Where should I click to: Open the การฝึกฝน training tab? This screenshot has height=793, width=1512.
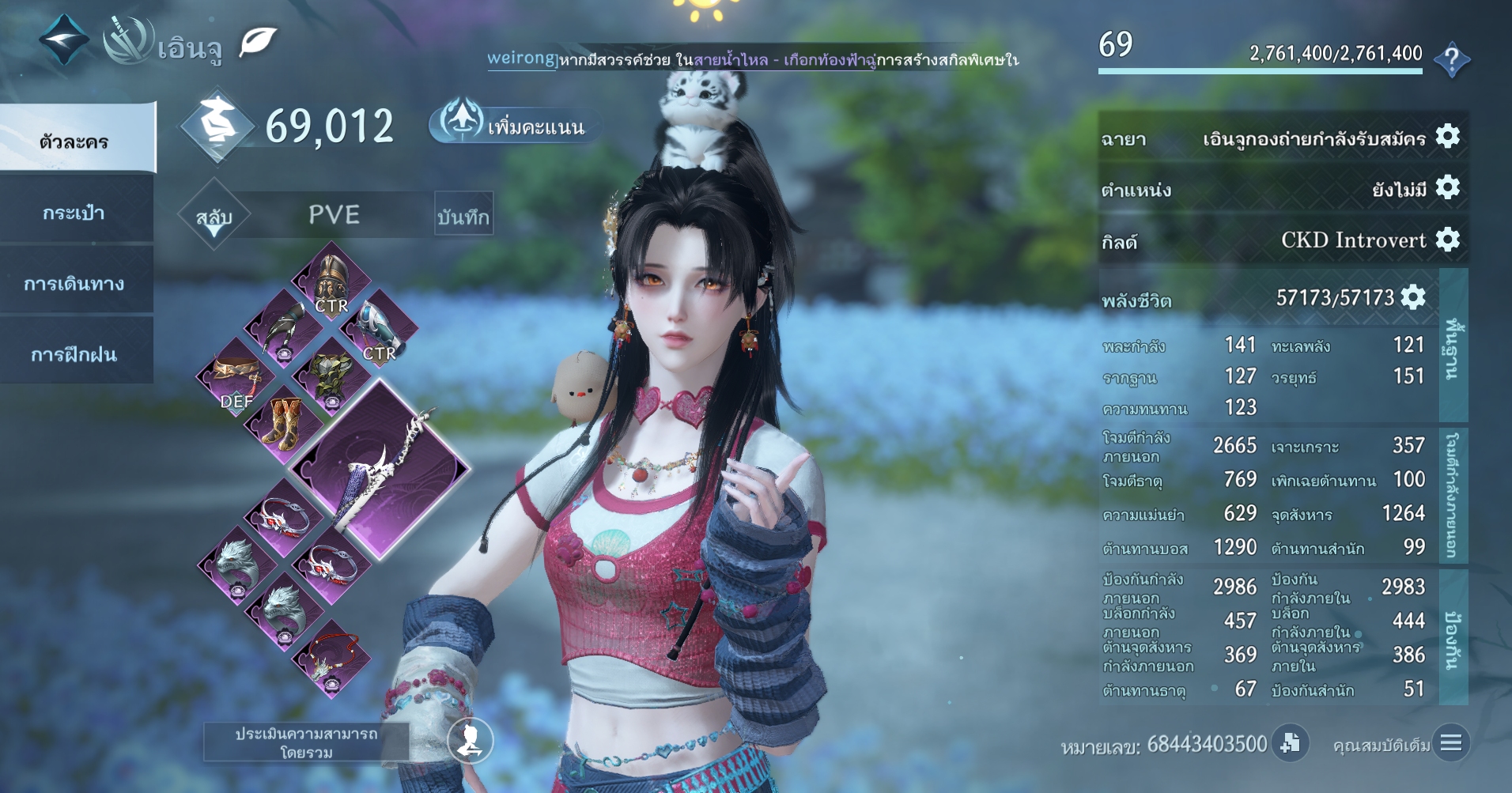[x=74, y=353]
